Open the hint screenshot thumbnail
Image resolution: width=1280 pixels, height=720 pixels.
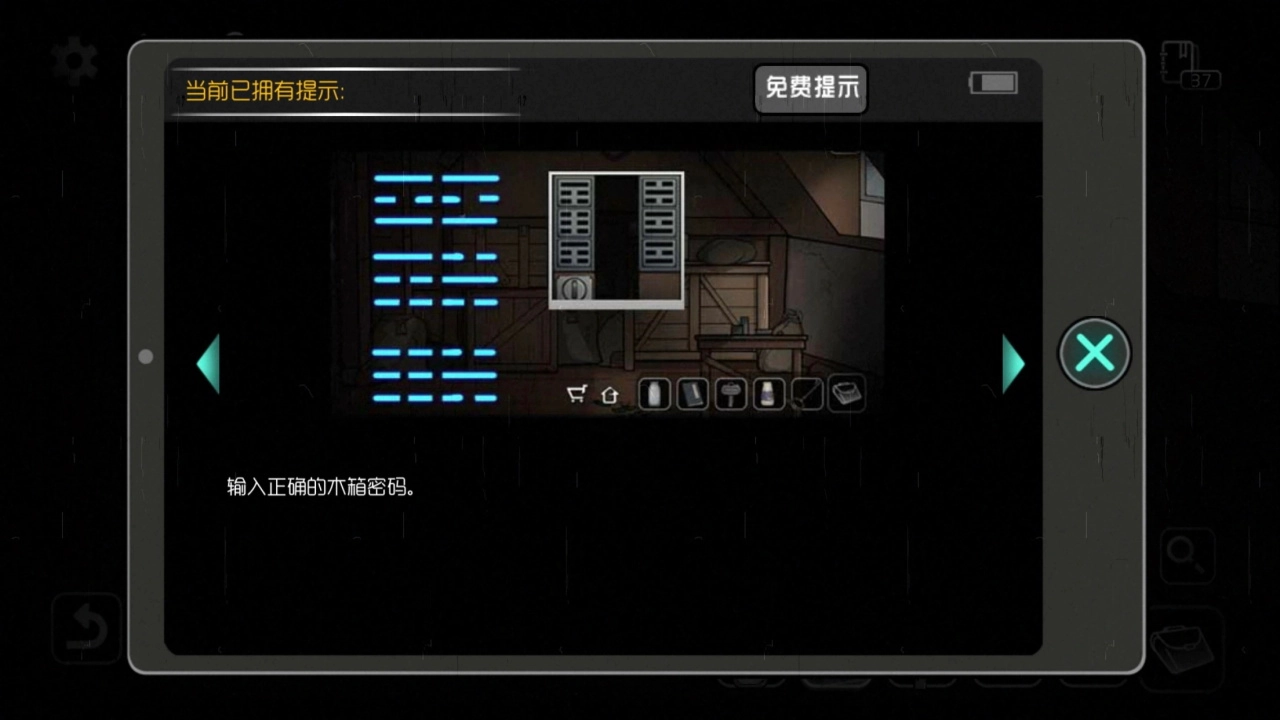[609, 283]
